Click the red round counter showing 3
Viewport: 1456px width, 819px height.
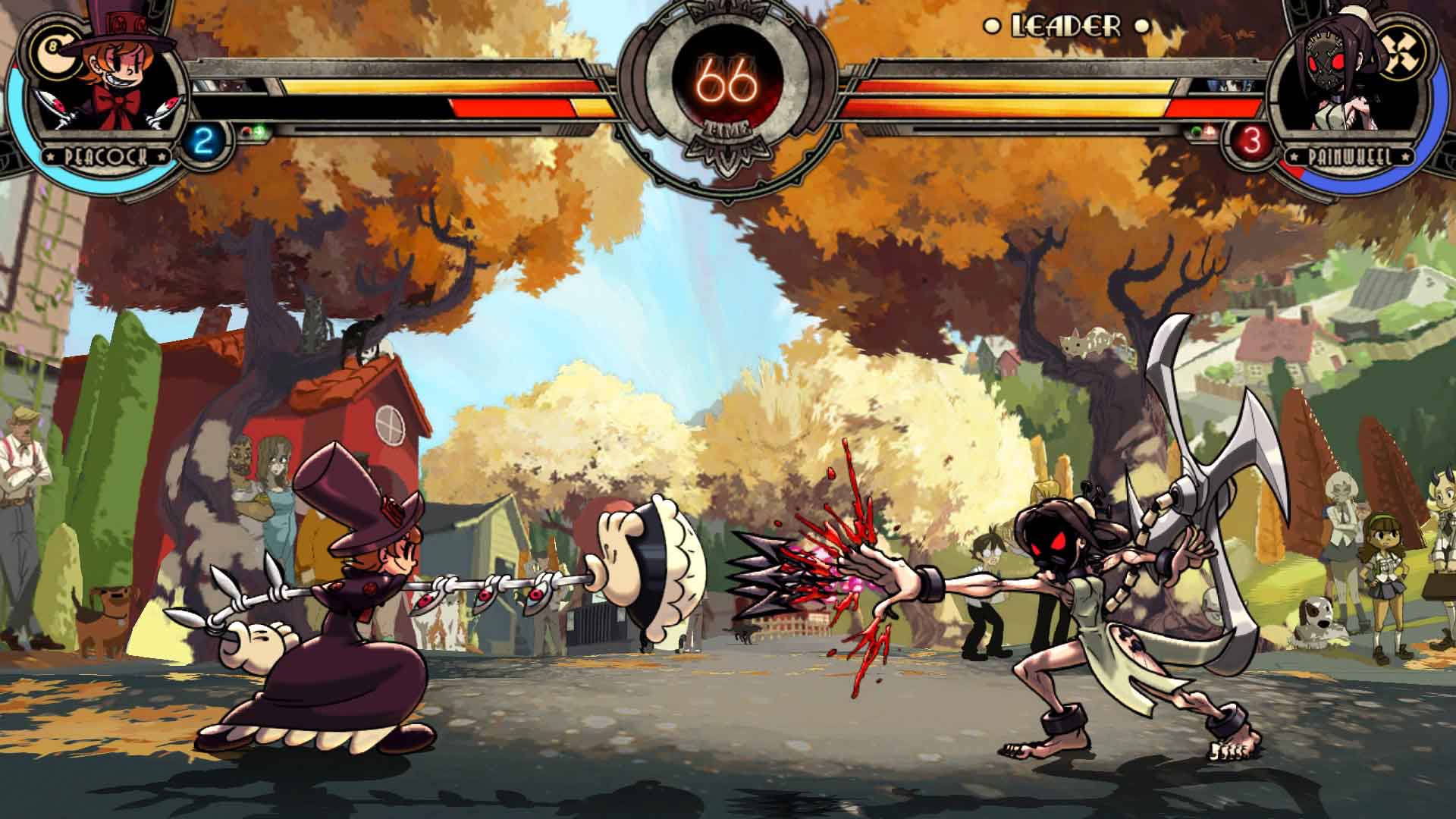tap(1251, 140)
